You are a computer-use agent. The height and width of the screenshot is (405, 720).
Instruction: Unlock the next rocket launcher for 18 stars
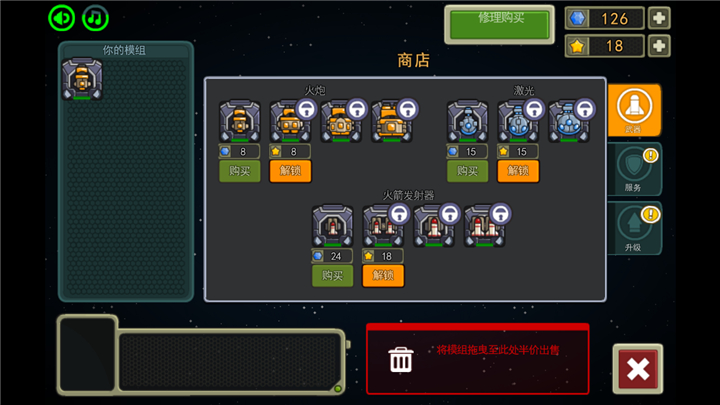[383, 275]
